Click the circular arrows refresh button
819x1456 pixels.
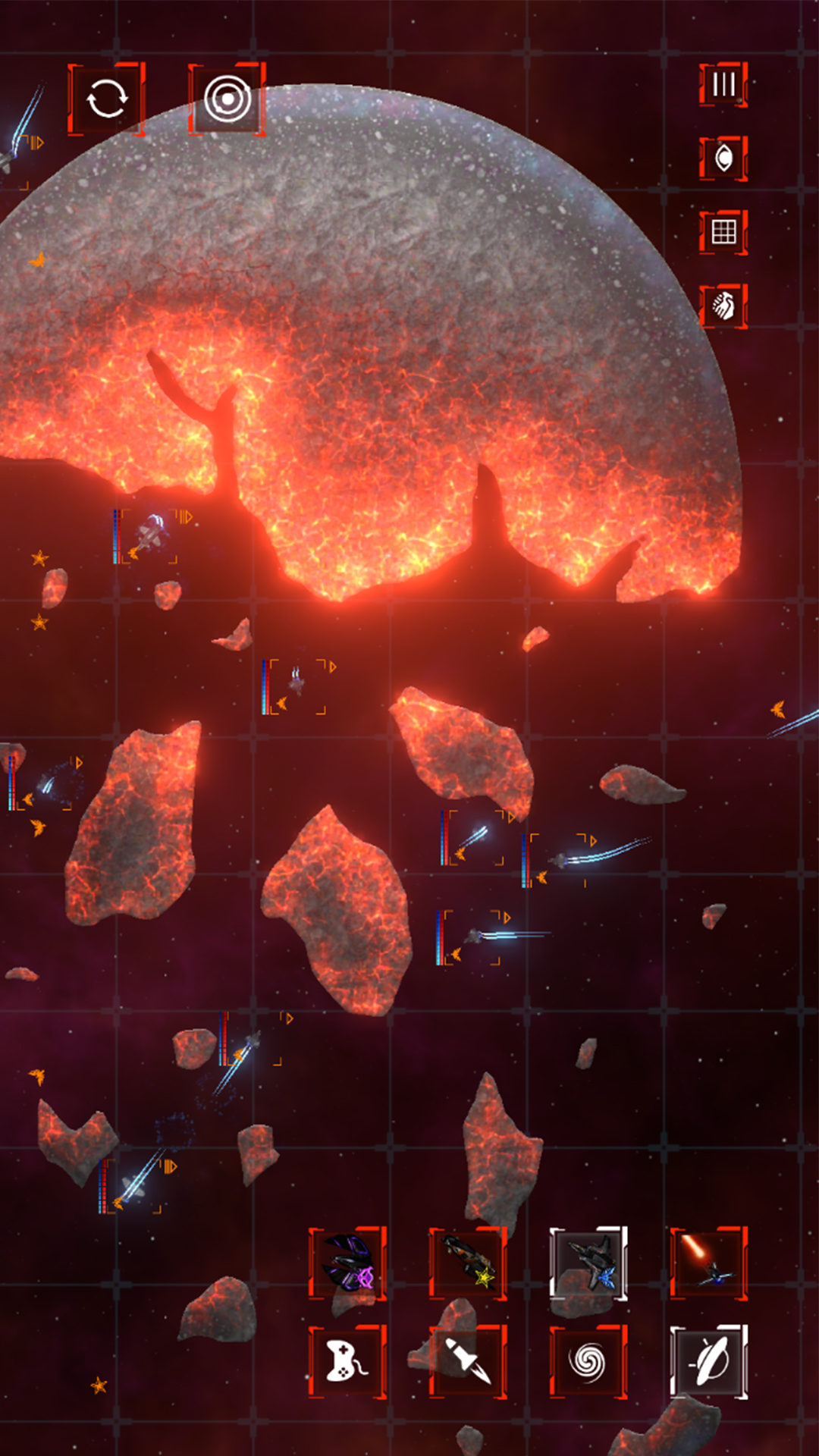coord(106,99)
